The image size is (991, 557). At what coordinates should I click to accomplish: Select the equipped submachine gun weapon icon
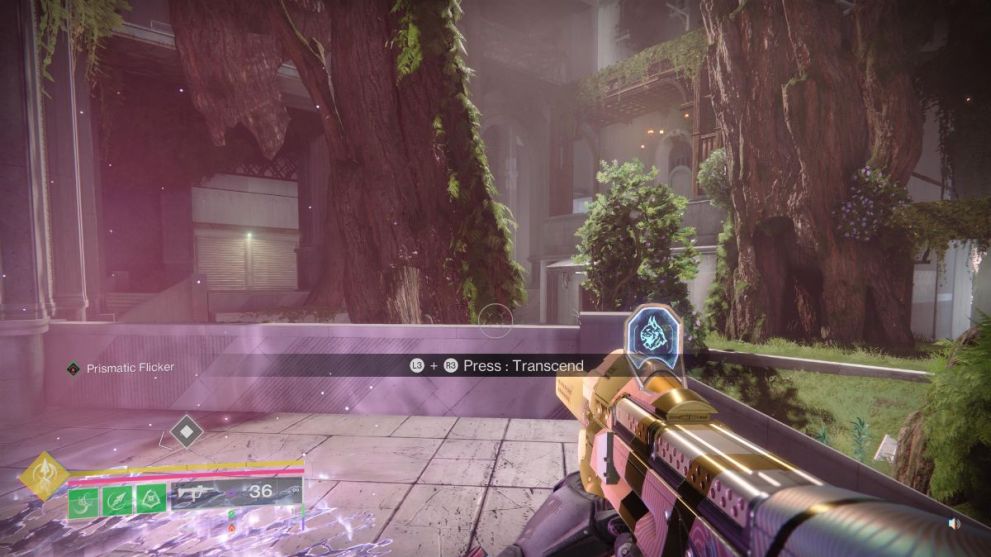tap(194, 492)
